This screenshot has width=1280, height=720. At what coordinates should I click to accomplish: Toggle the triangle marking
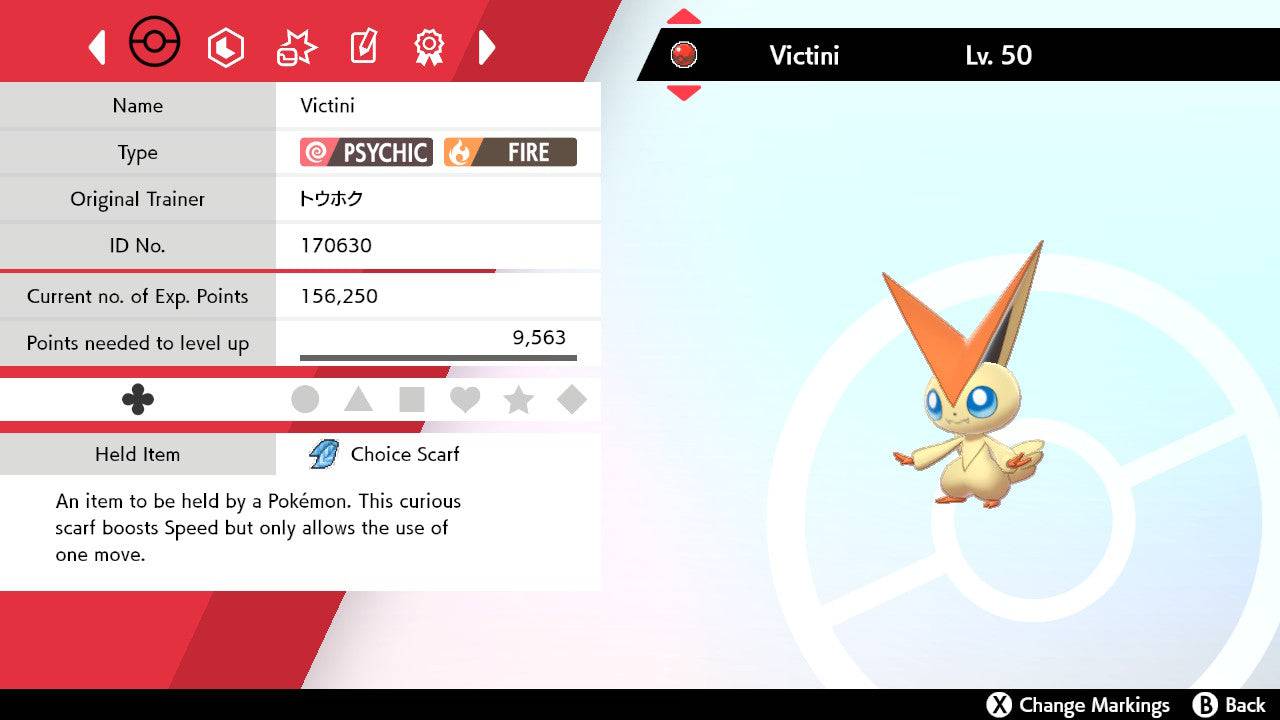click(358, 400)
